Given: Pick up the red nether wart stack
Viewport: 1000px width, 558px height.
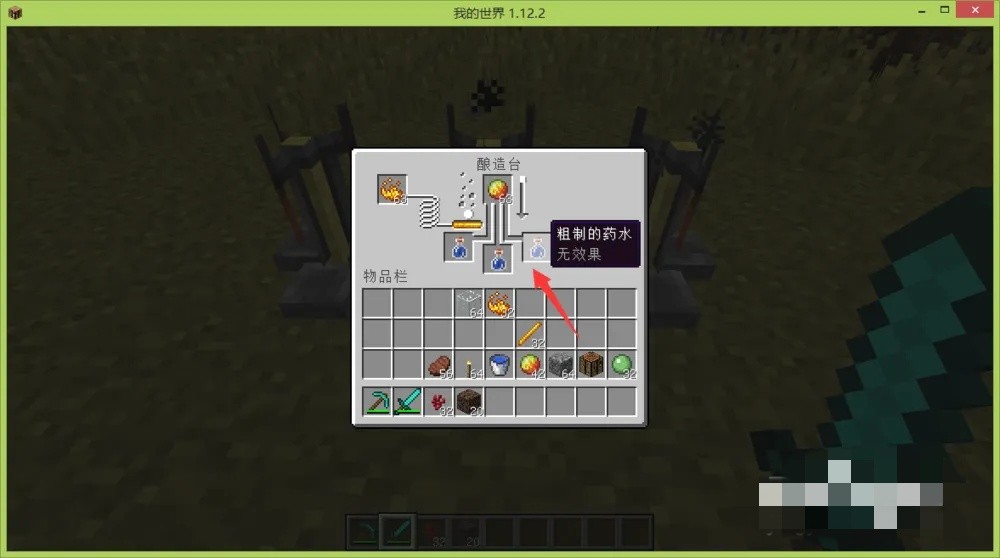Looking at the screenshot, I should [x=438, y=402].
